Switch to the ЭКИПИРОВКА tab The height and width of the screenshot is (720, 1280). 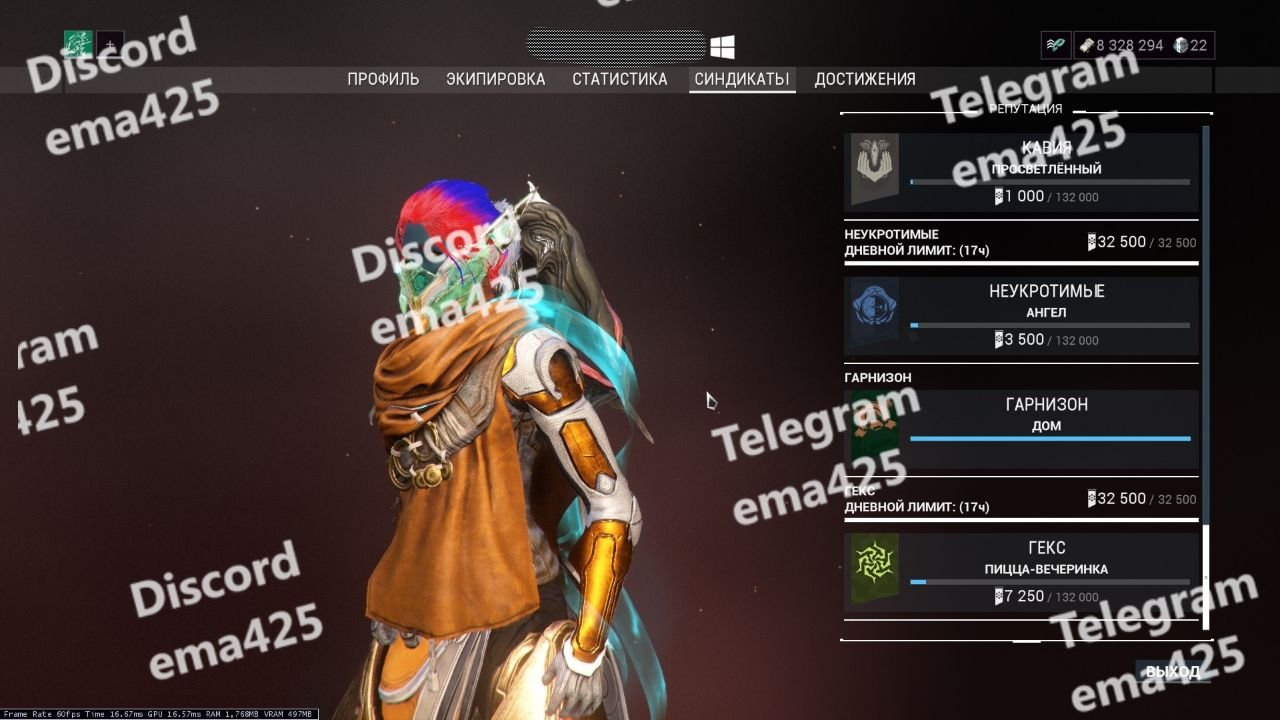(x=496, y=79)
